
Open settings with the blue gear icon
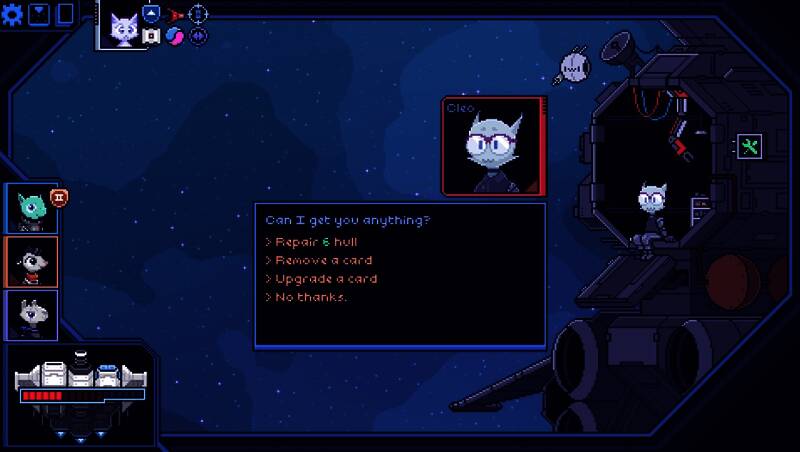point(13,14)
